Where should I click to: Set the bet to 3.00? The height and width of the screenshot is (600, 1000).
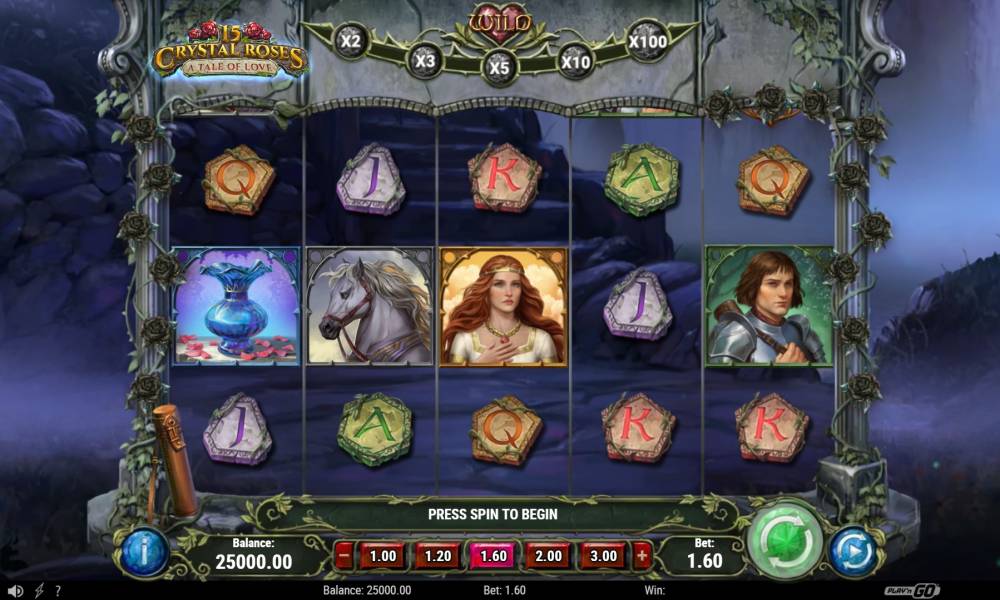(x=602, y=556)
